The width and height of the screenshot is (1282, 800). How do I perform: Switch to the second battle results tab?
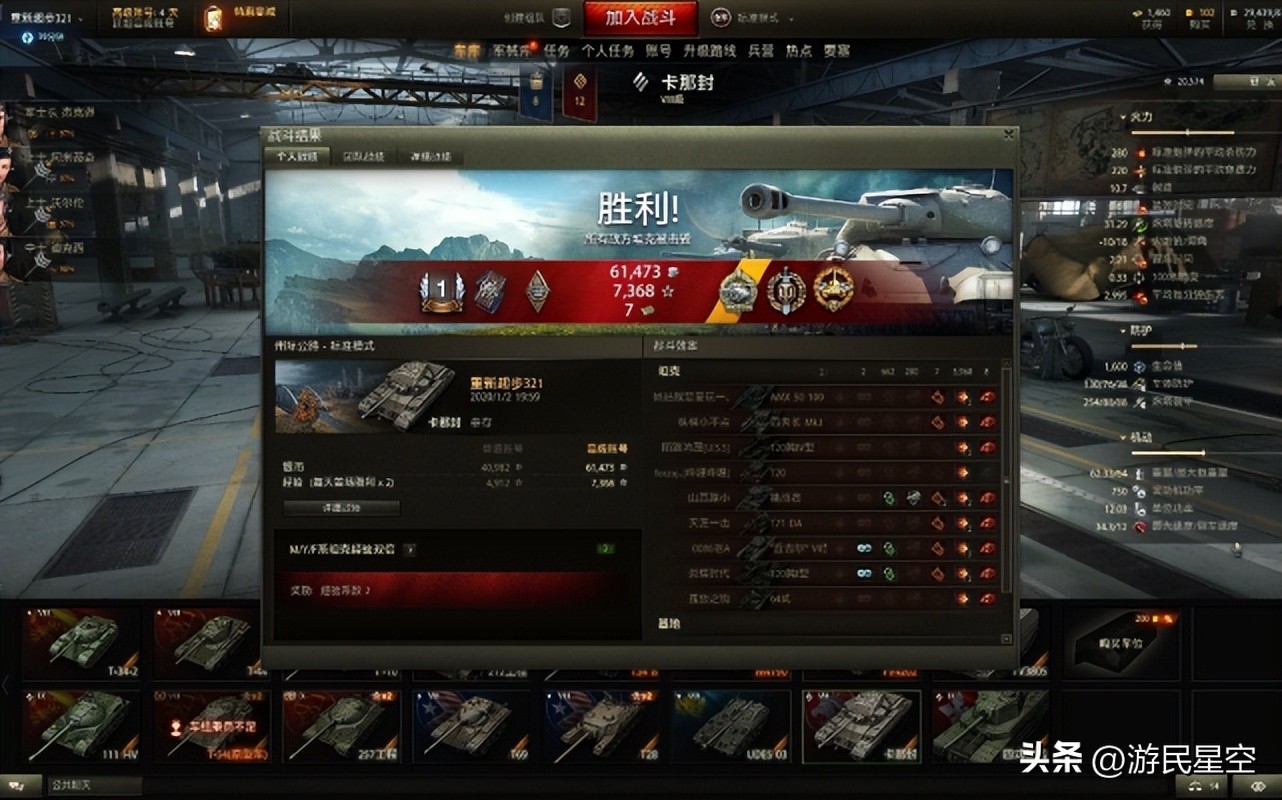click(361, 157)
